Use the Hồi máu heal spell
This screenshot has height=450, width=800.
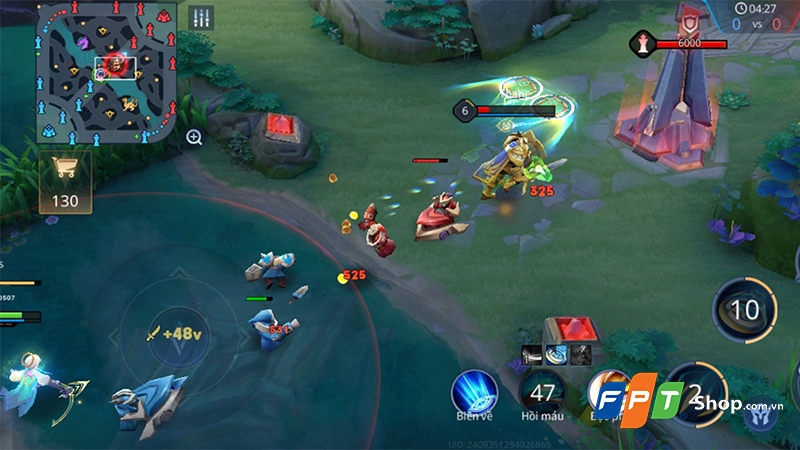(x=543, y=390)
